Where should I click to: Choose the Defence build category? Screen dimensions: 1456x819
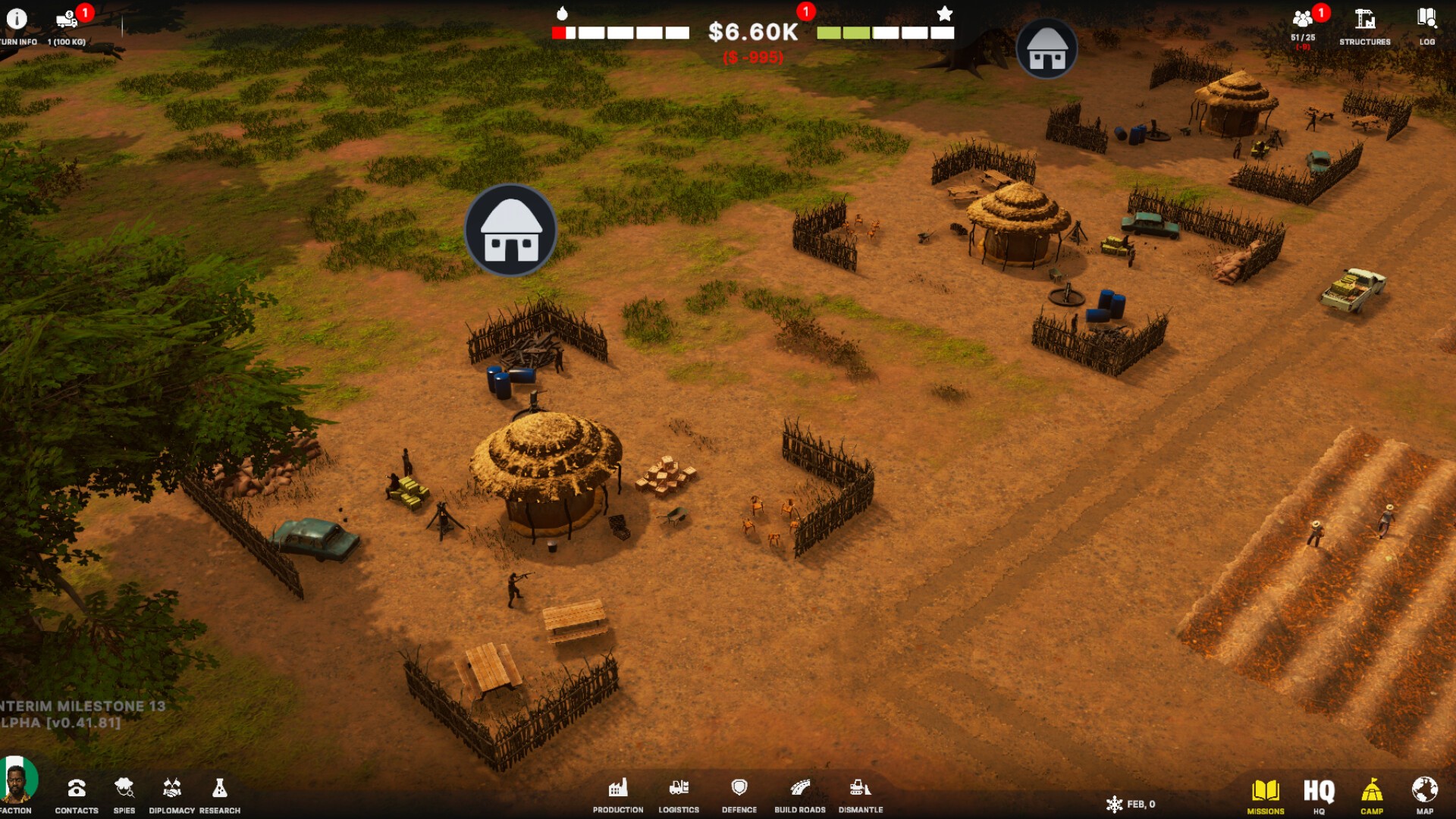(x=739, y=789)
